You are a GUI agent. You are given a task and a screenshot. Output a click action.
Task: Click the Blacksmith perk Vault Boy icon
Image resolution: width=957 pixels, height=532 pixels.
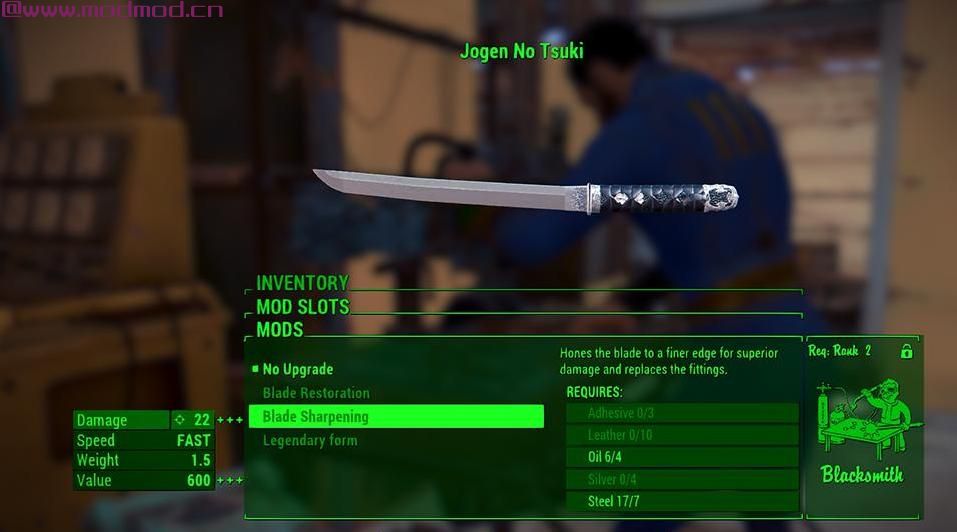coord(862,420)
